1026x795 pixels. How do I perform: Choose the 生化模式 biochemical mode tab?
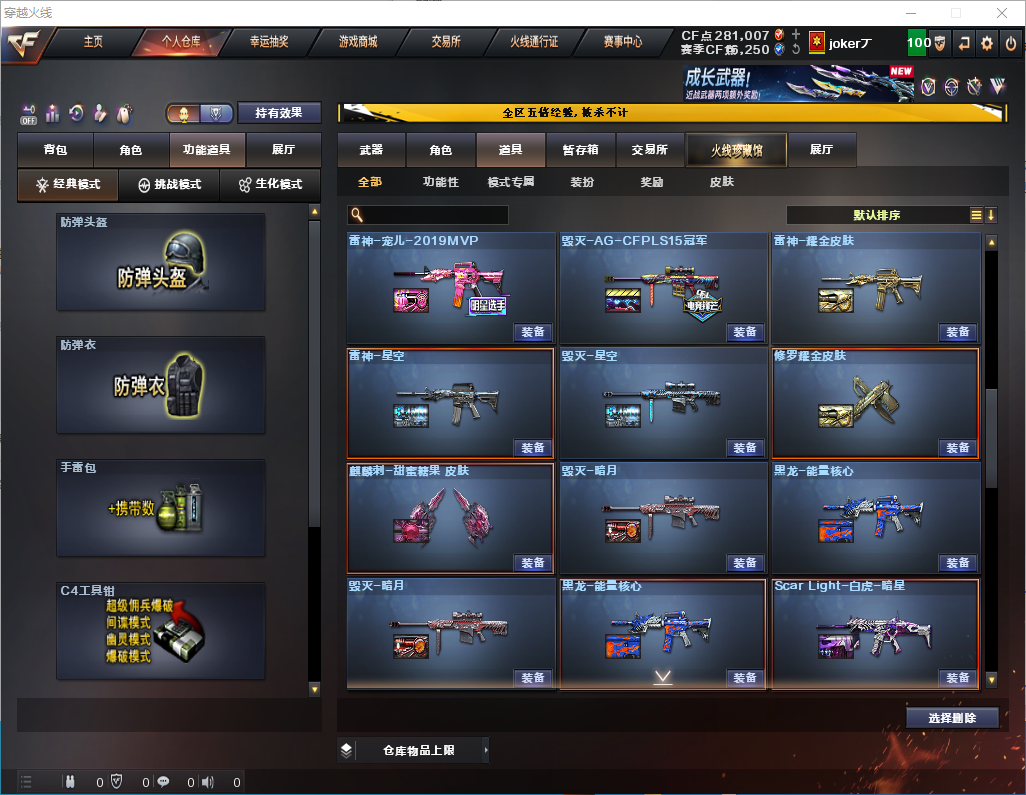[270, 185]
